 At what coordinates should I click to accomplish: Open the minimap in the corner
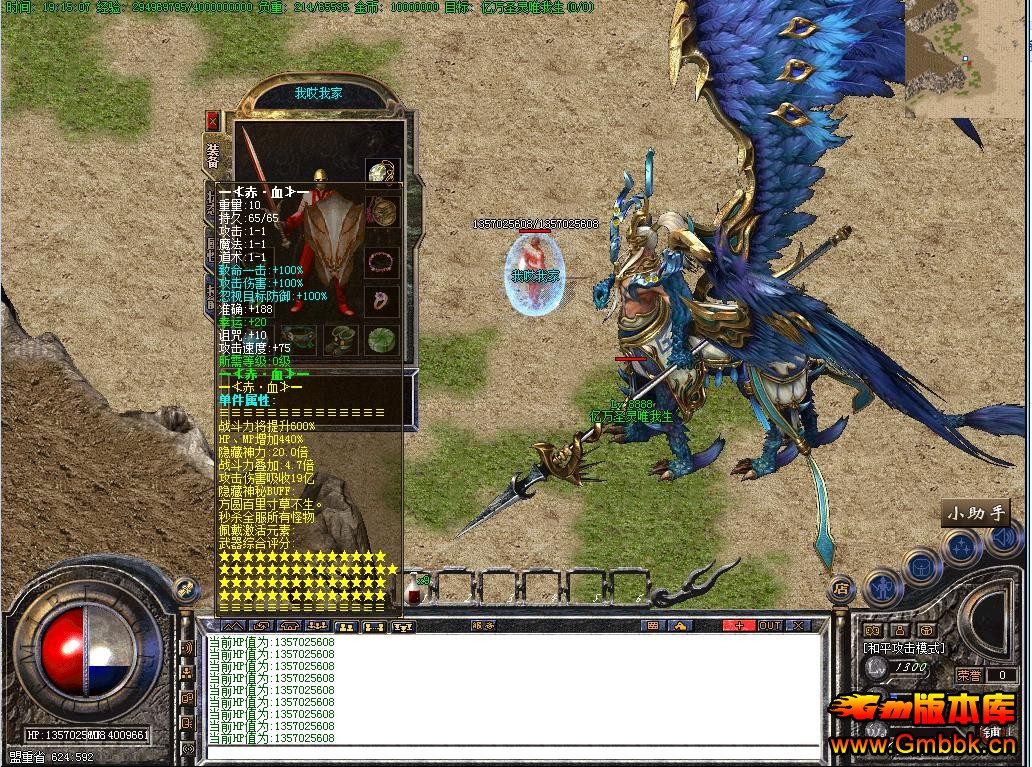point(967,60)
